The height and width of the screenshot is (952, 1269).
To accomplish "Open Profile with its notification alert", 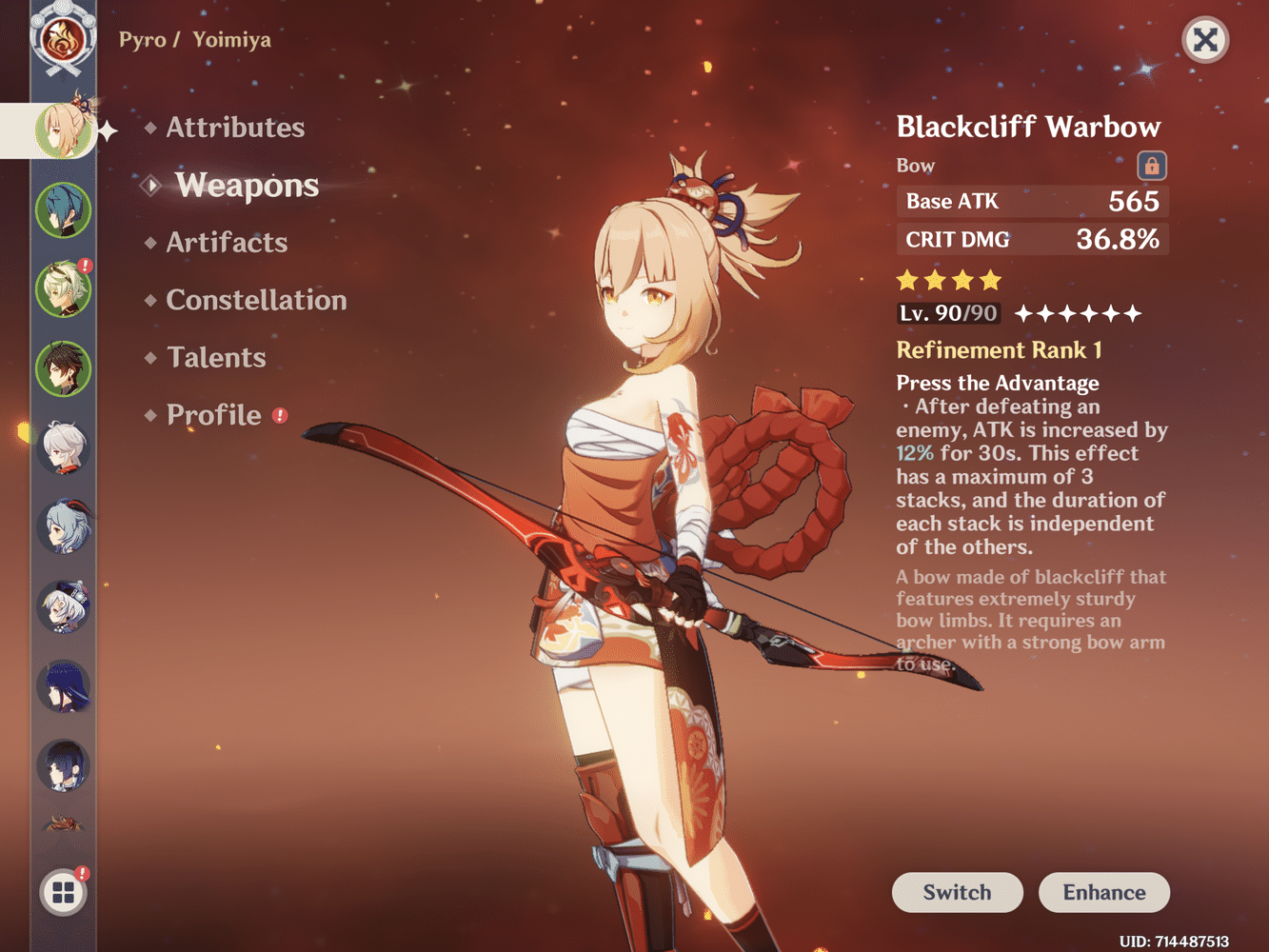I will pyautogui.click(x=214, y=415).
